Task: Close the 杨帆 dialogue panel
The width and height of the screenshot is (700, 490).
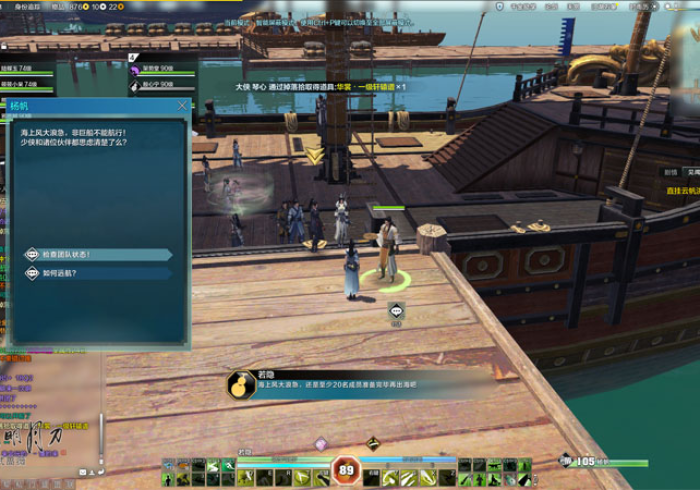Action: 182,105
